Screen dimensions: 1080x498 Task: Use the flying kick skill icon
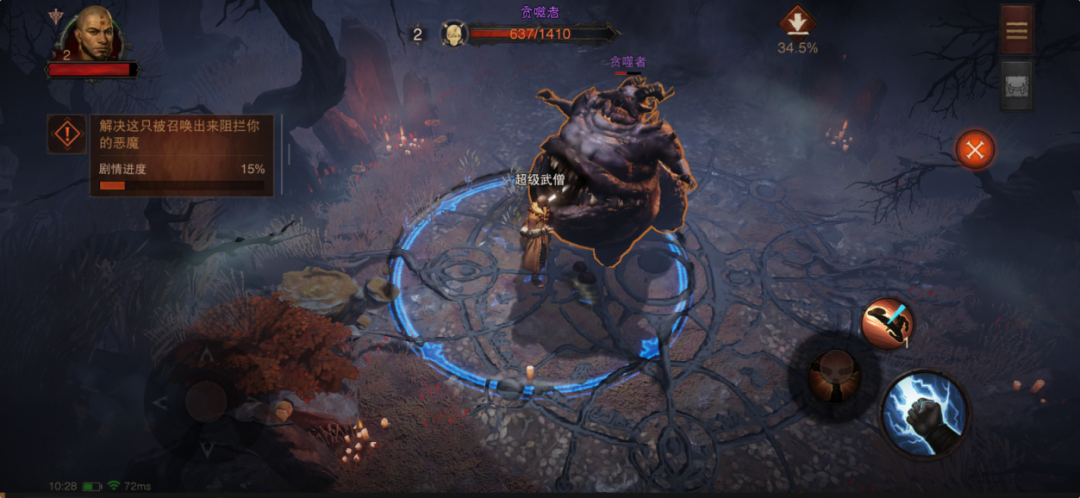click(887, 325)
